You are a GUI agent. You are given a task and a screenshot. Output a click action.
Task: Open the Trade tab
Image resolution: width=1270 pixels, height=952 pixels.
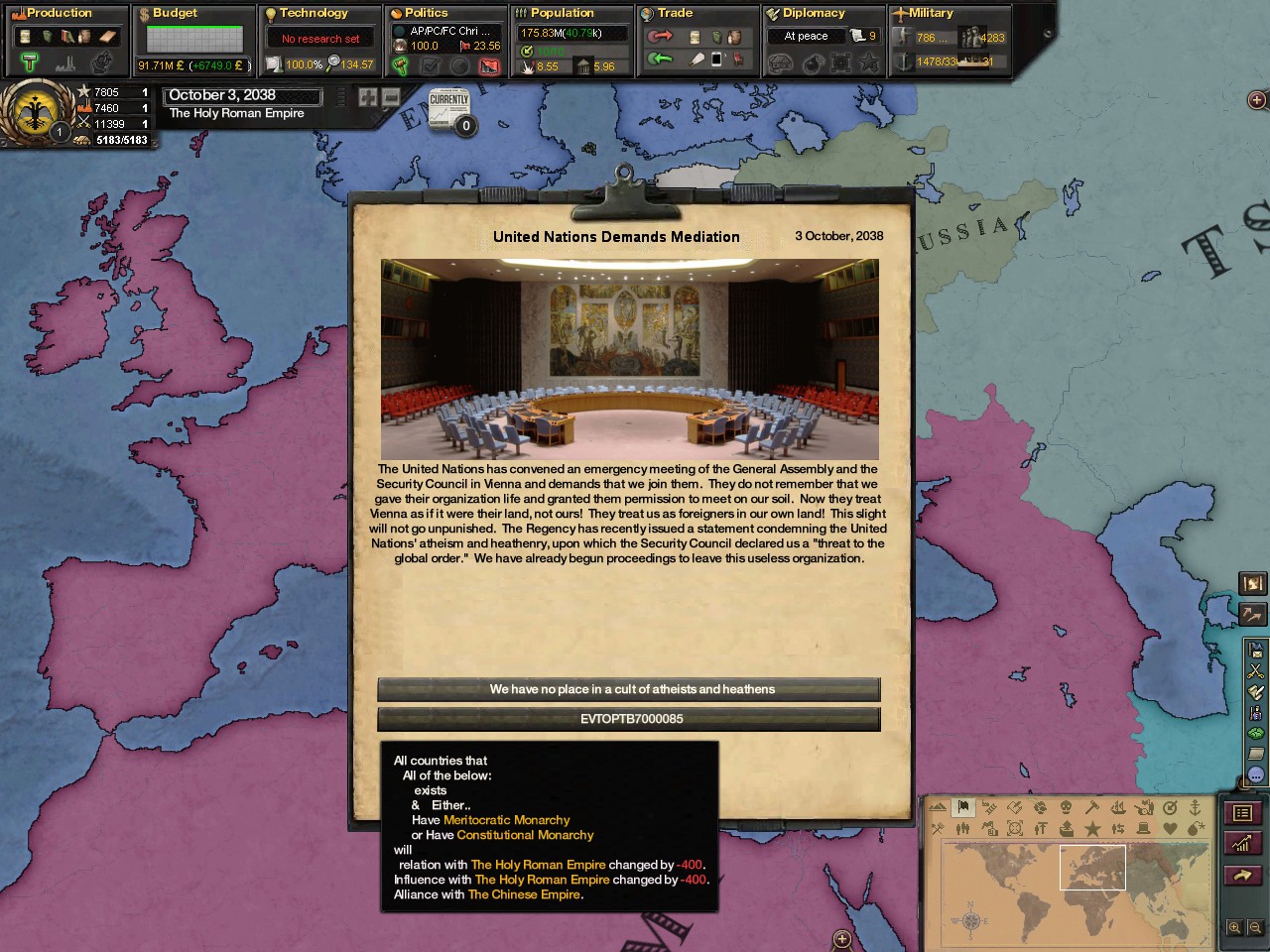(675, 13)
